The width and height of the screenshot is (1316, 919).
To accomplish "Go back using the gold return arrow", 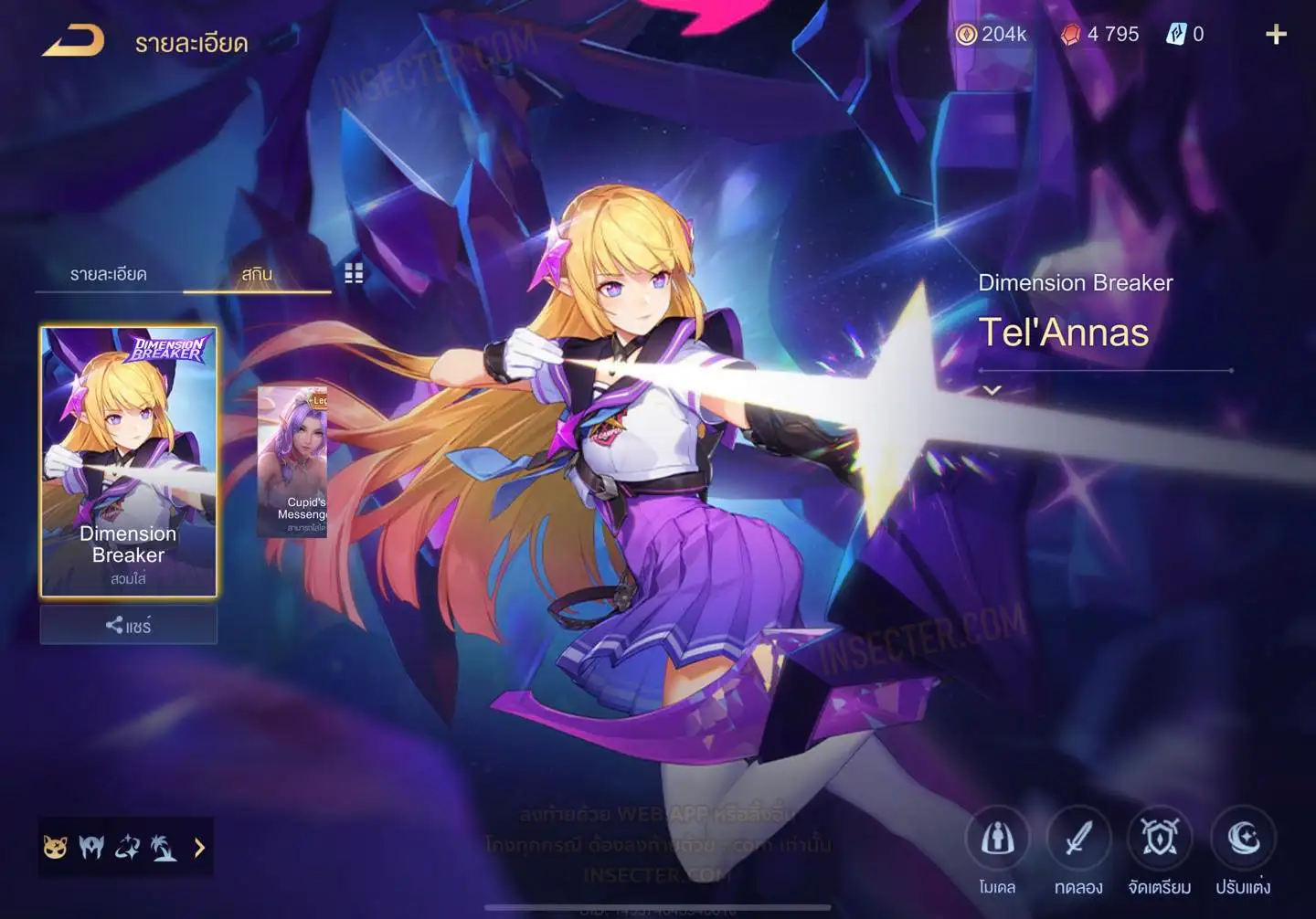I will 73,41.
